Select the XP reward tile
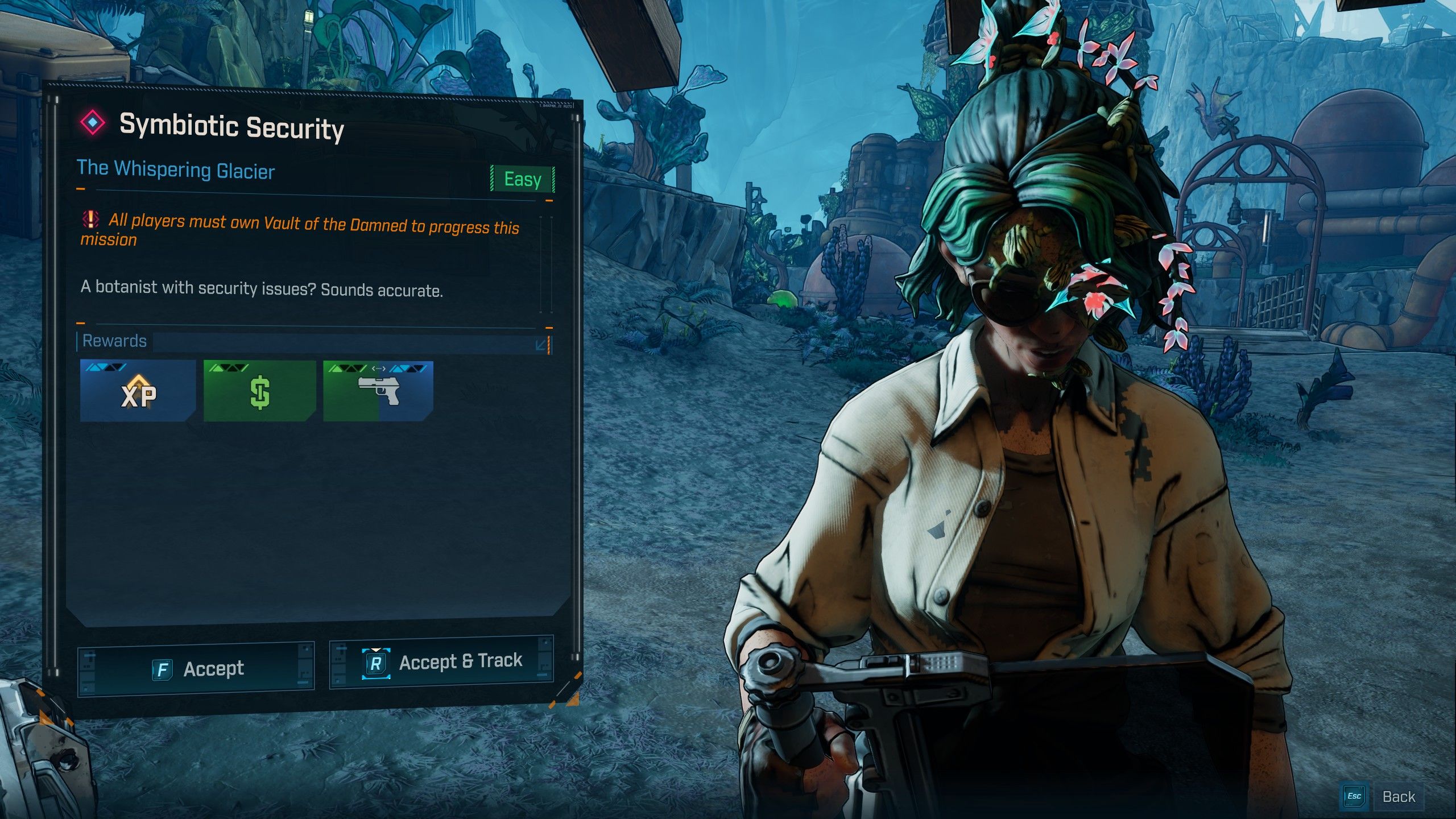Image resolution: width=1456 pixels, height=819 pixels. [138, 391]
